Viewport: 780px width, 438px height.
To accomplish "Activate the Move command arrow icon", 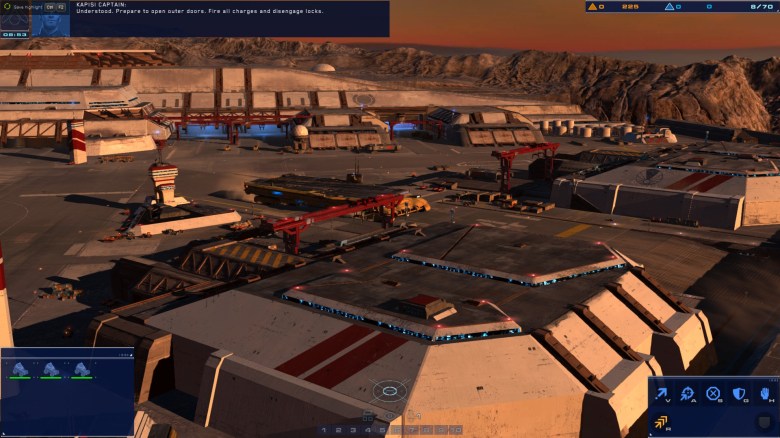I will (661, 394).
